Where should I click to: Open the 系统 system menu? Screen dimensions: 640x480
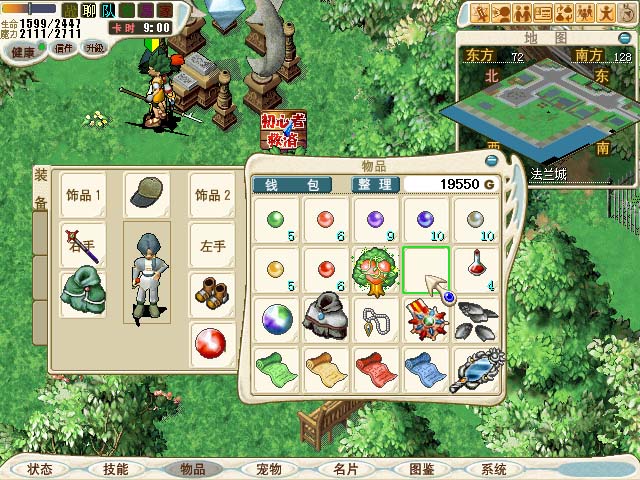pos(493,468)
